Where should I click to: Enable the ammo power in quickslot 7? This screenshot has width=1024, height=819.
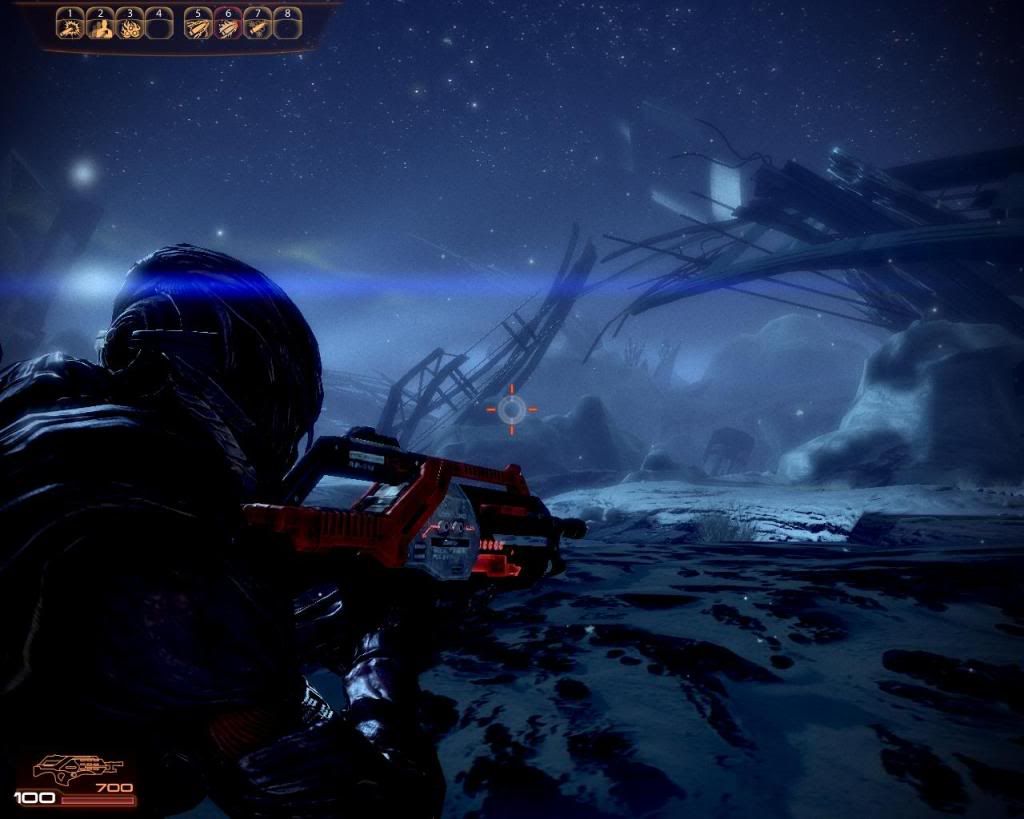coord(257,26)
